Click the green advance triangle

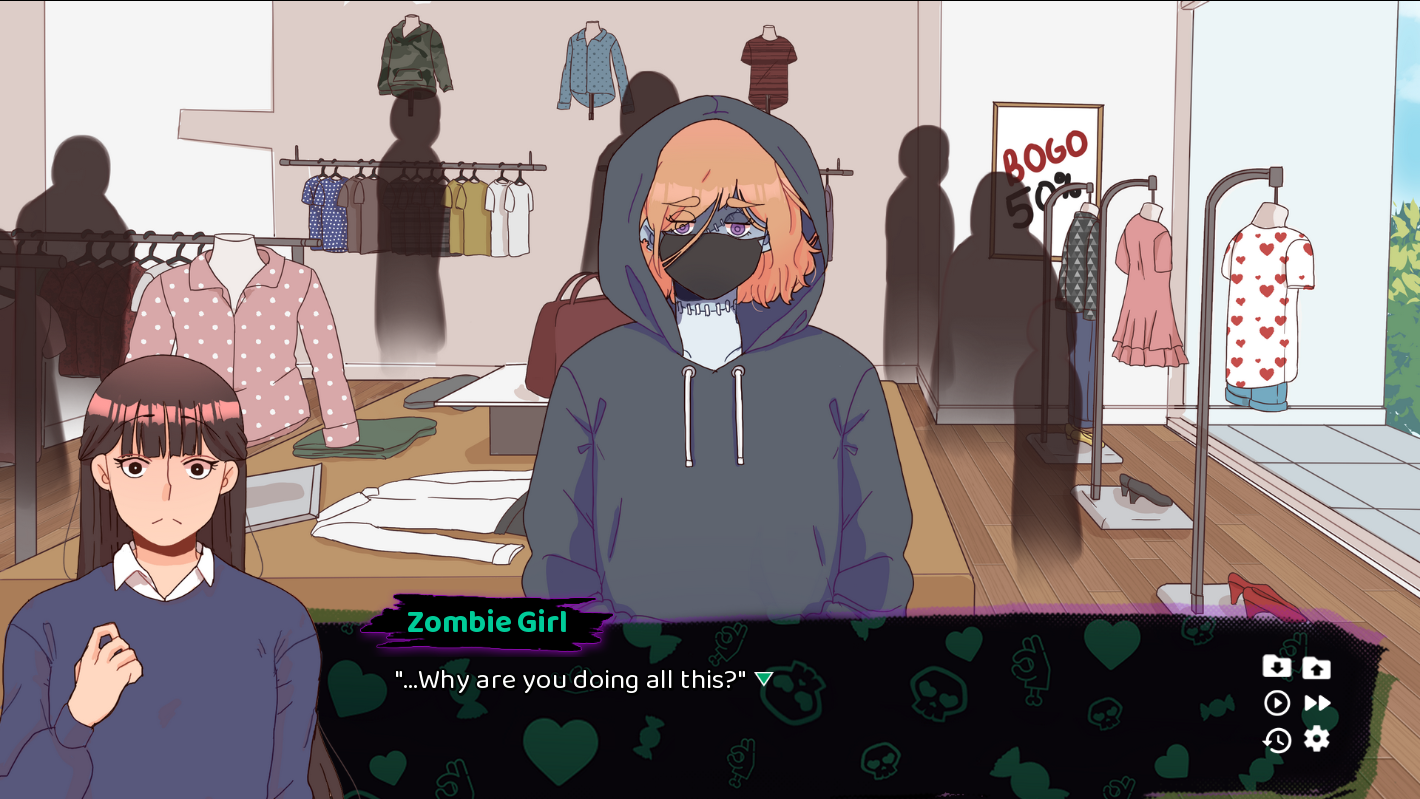coord(763,677)
